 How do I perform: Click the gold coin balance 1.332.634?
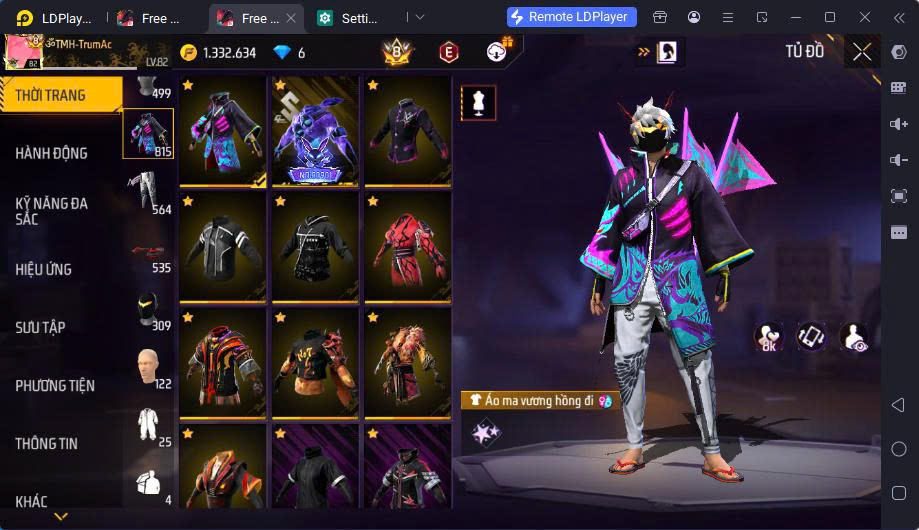(218, 53)
